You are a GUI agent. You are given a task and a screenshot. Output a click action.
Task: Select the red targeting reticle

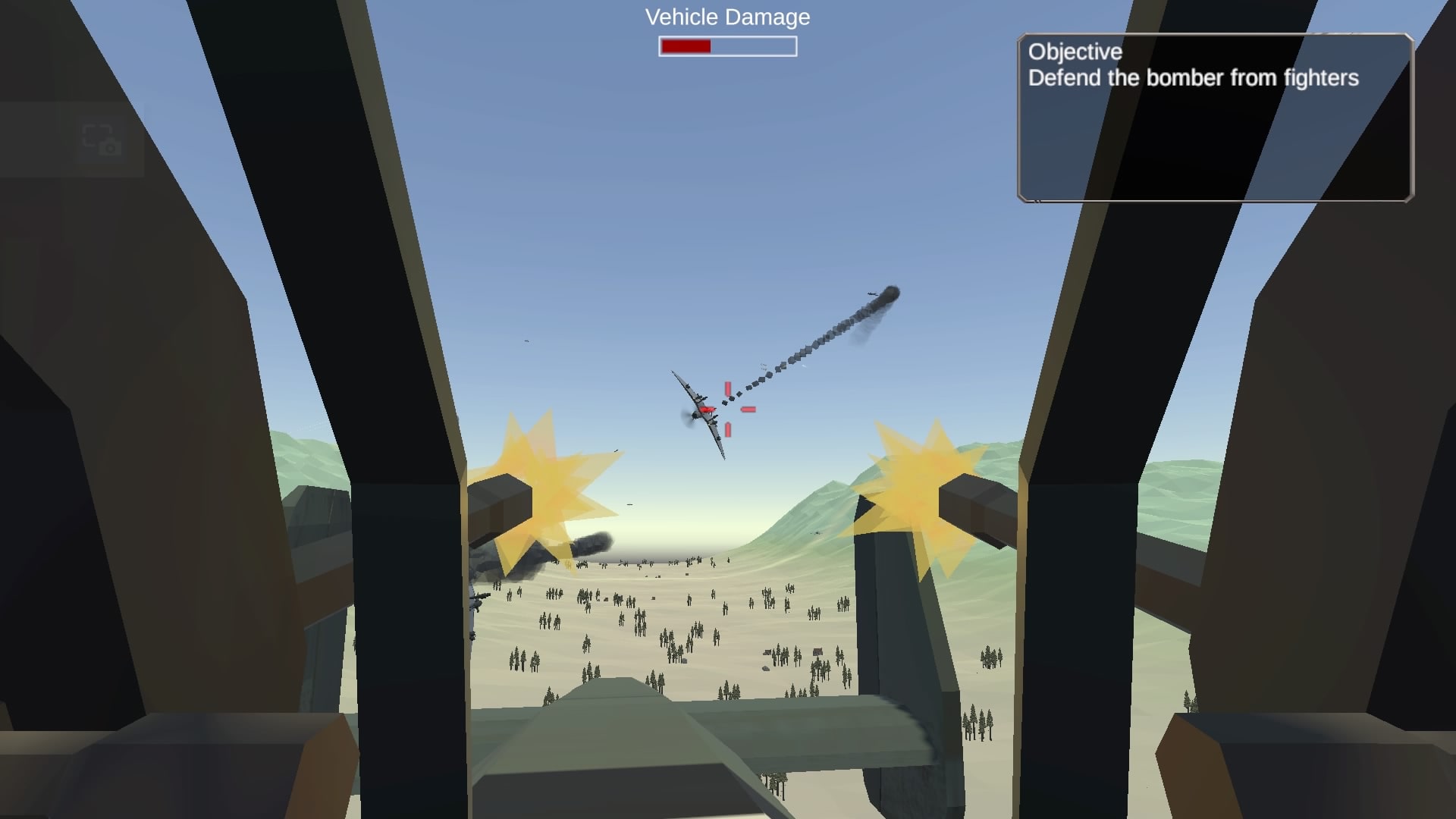(x=727, y=410)
